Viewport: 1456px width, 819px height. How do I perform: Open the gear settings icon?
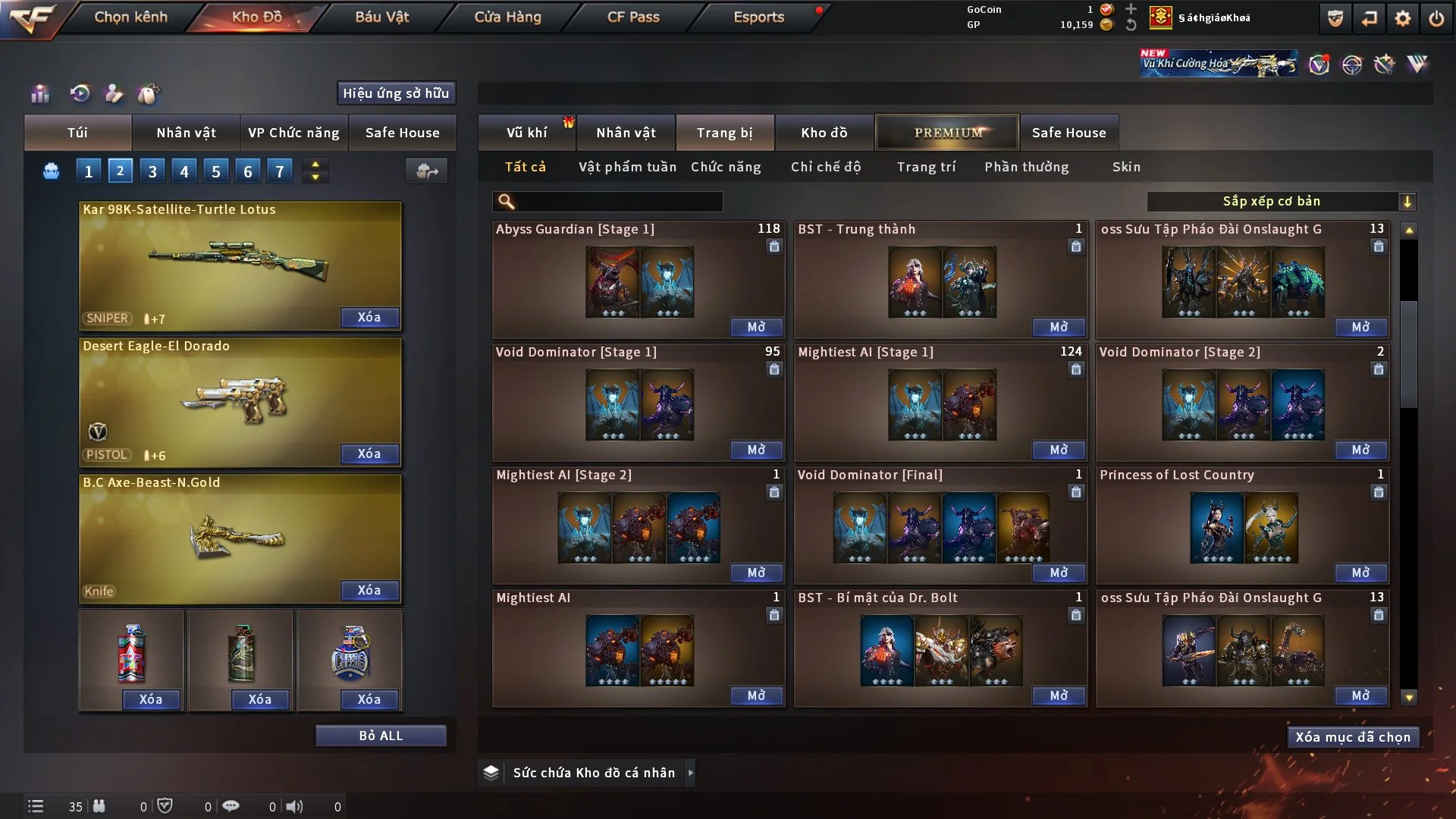pyautogui.click(x=1403, y=18)
